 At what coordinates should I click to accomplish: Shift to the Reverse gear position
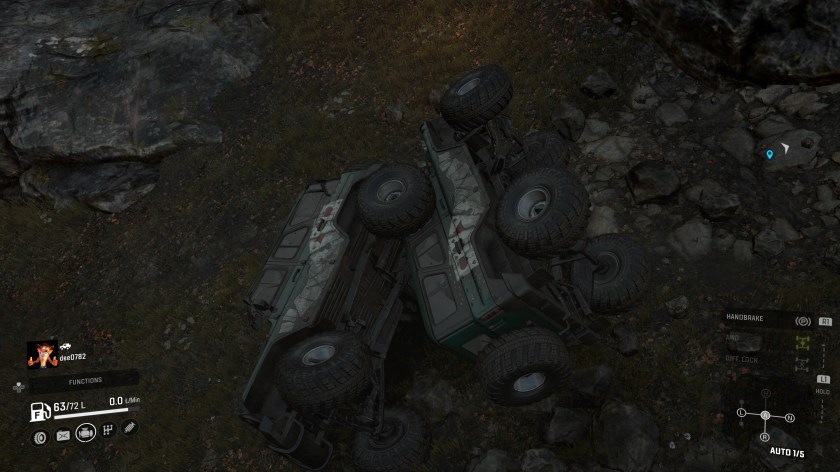(765, 437)
